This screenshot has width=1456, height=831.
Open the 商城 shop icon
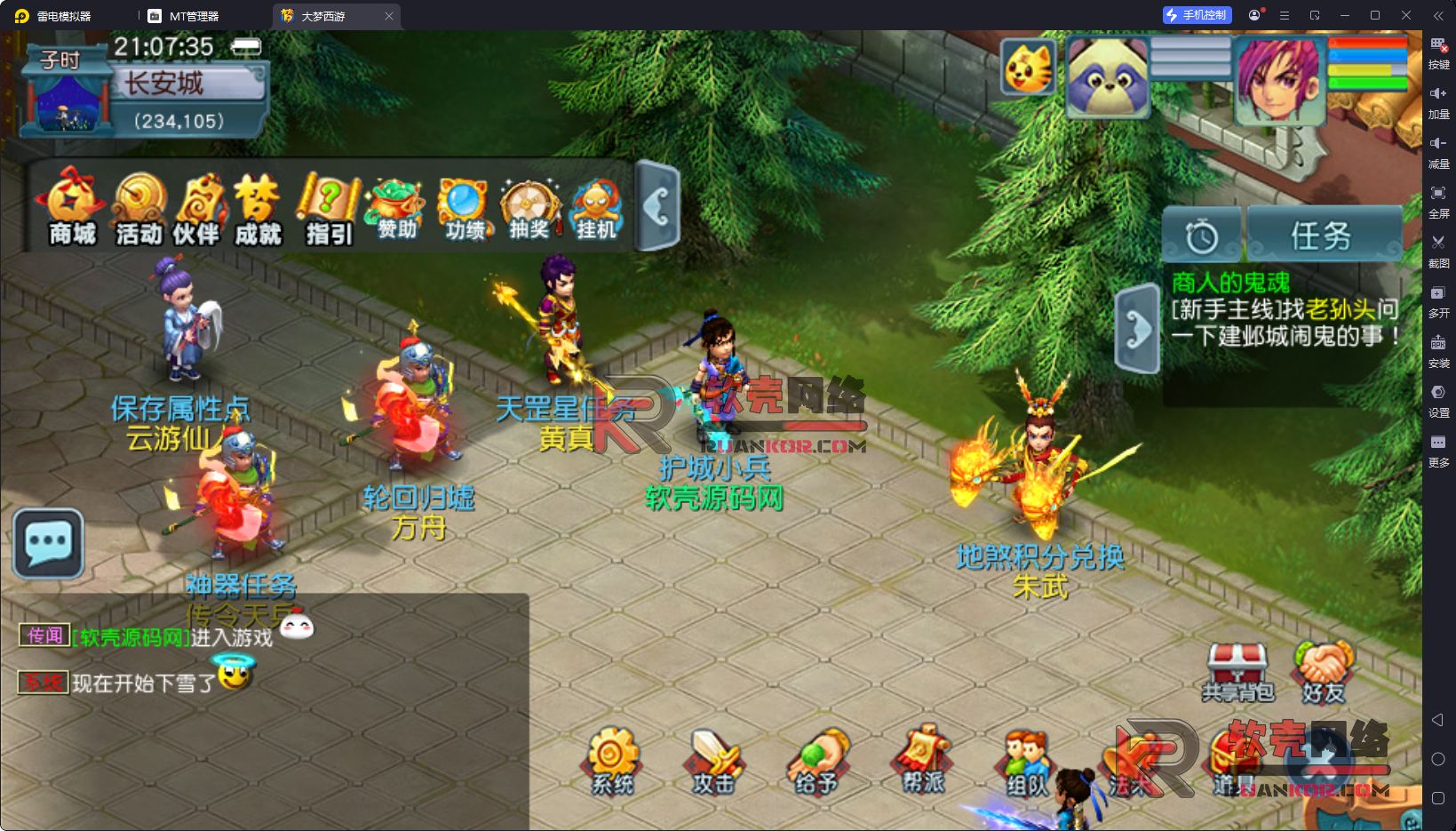tap(72, 207)
